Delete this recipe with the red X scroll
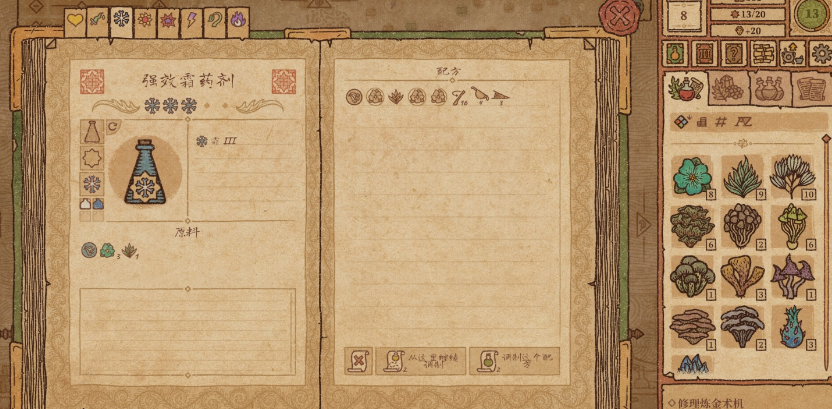 (x=357, y=360)
